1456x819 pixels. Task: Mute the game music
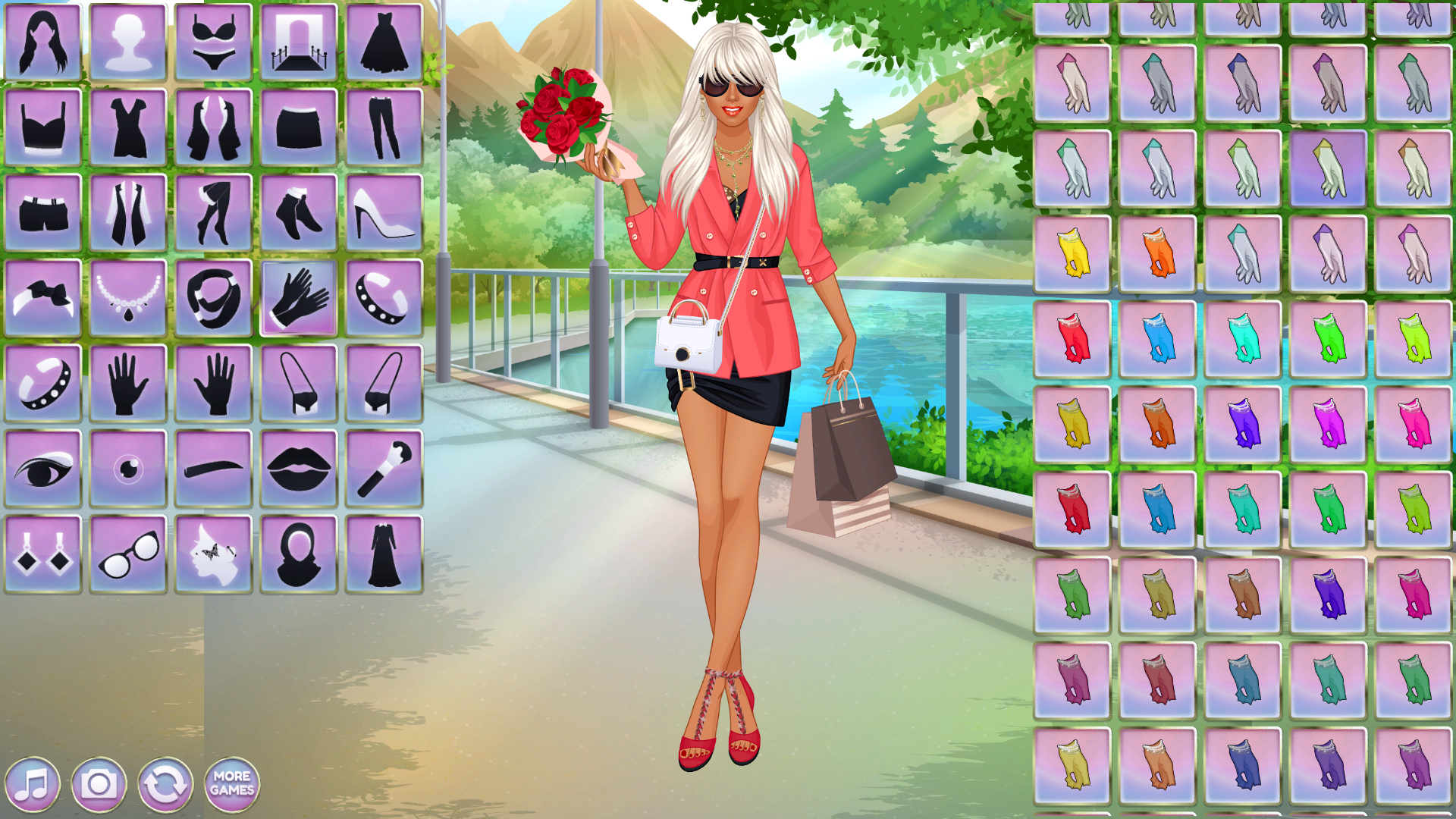click(36, 785)
